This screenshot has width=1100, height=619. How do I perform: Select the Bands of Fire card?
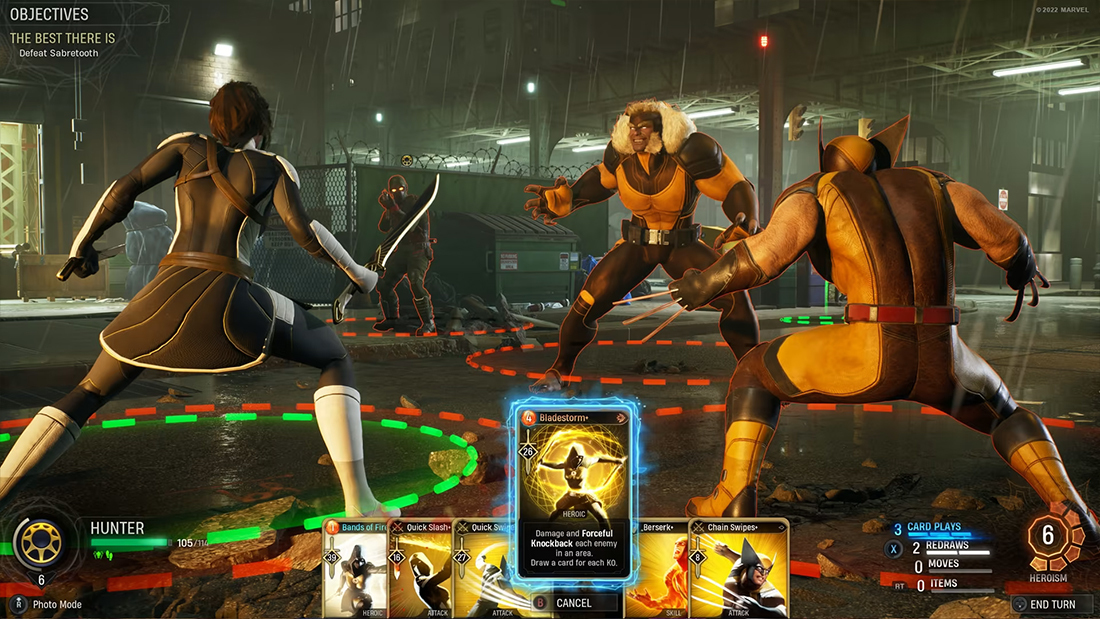[355, 570]
